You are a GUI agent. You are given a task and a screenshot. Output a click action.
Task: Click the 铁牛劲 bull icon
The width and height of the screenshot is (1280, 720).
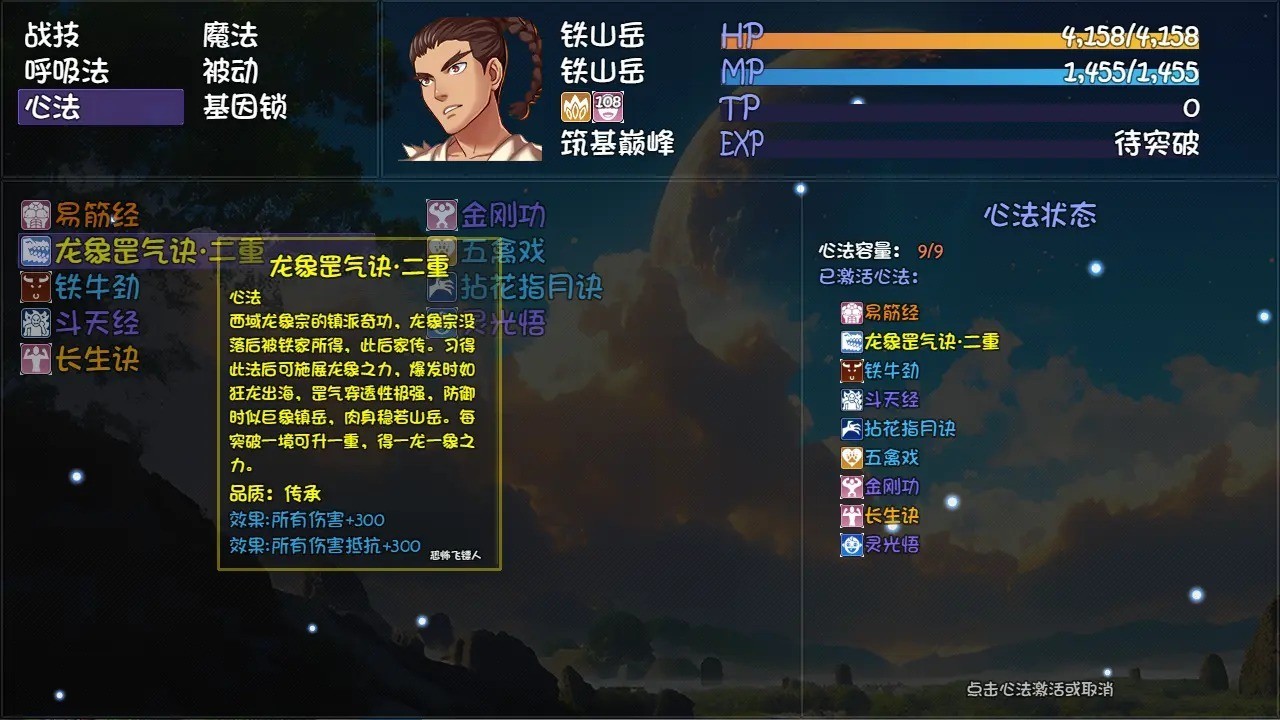35,287
